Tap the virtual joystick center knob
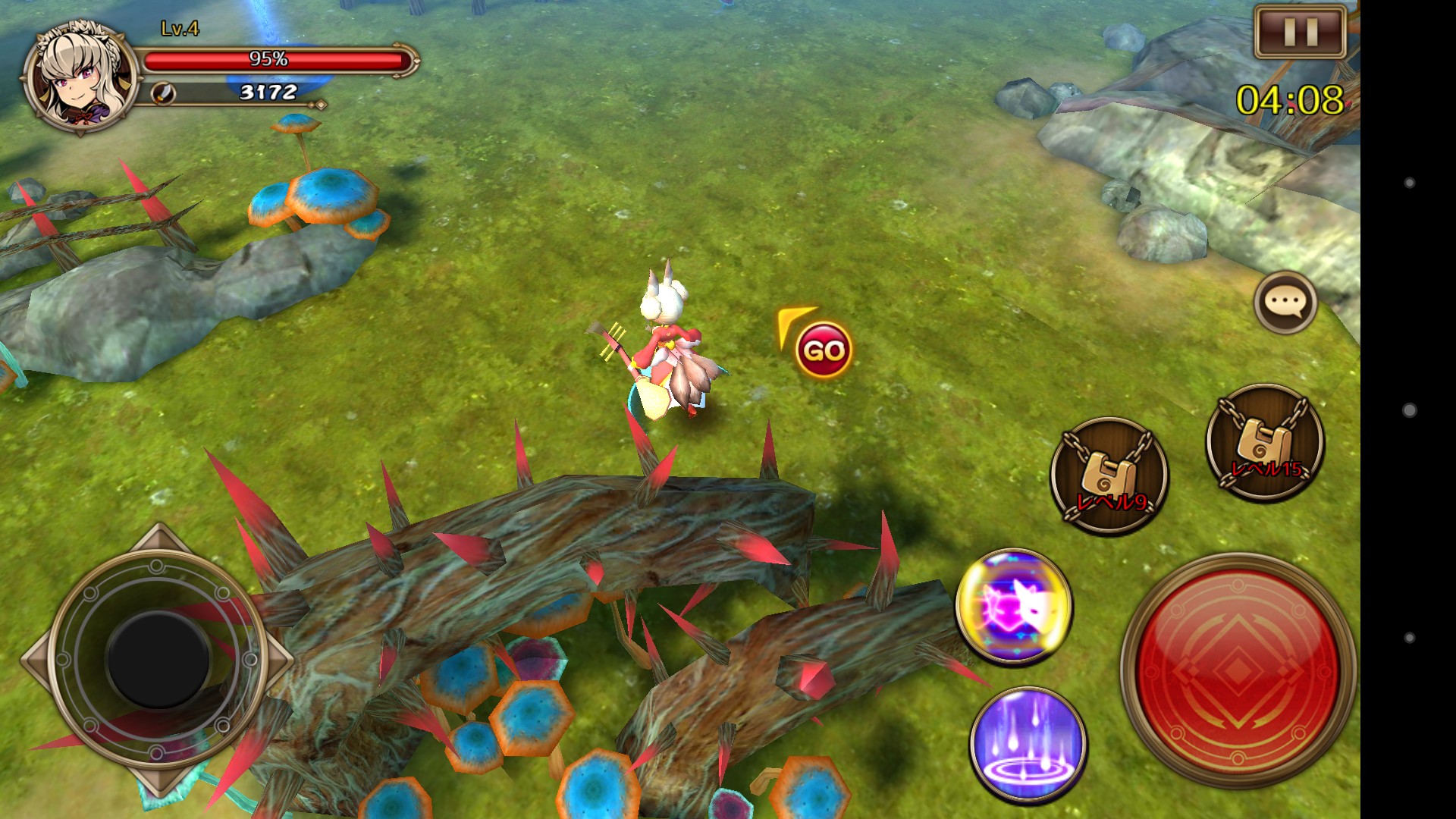 click(158, 660)
